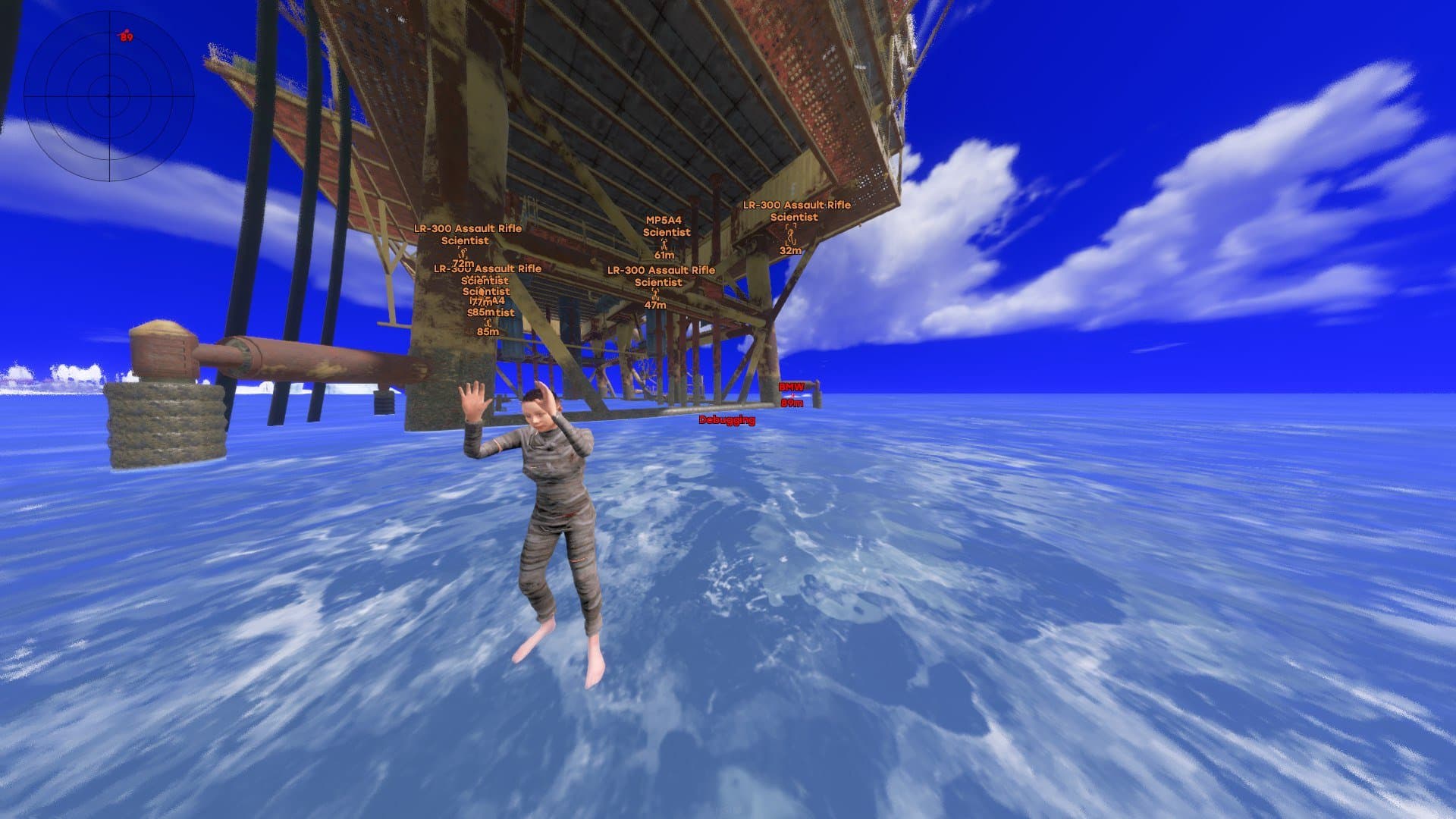
Task: Click the LR-300 Assault Rifle label at 72m
Action: point(467,227)
